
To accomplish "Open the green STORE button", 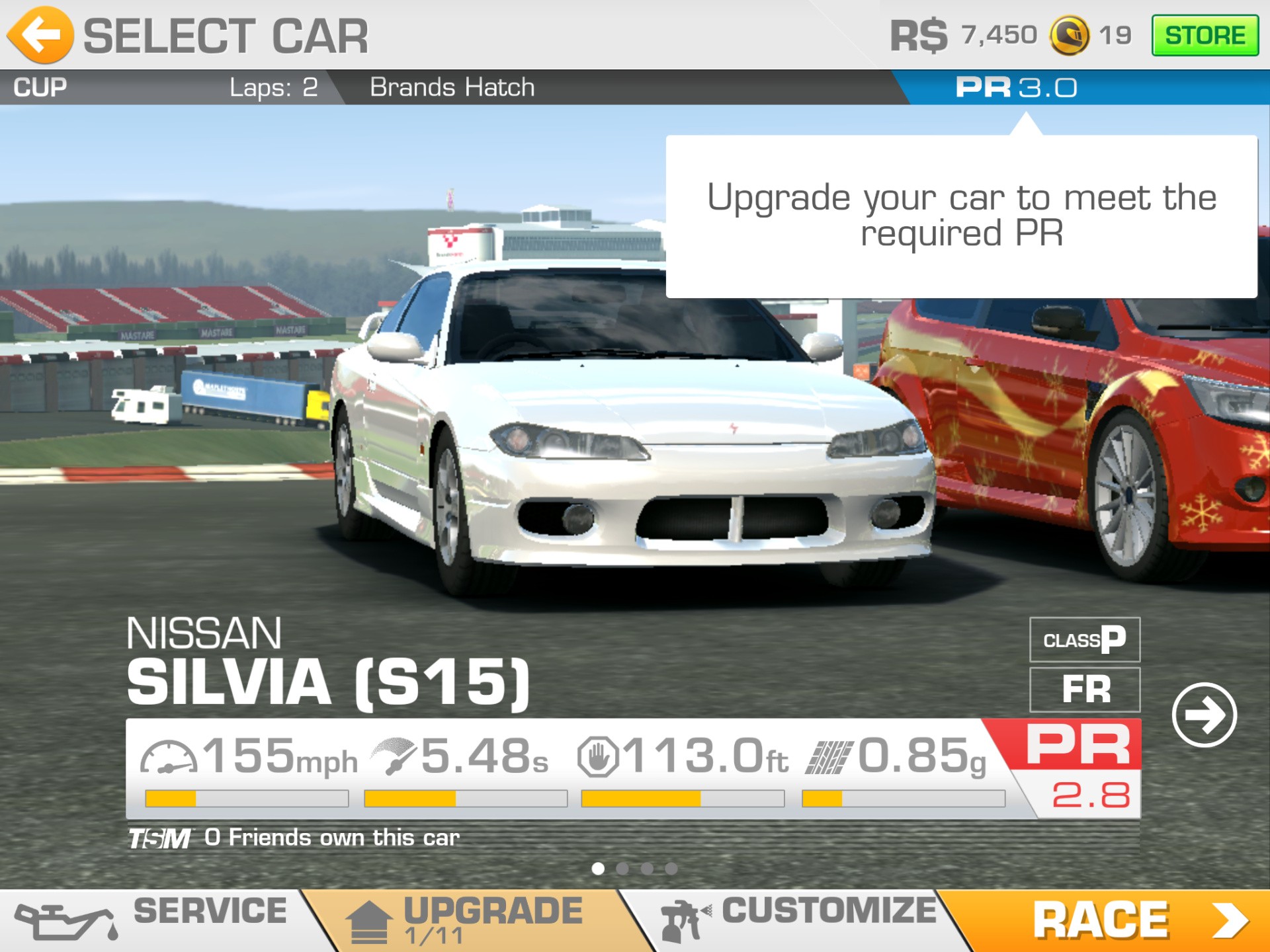I will pos(1205,35).
